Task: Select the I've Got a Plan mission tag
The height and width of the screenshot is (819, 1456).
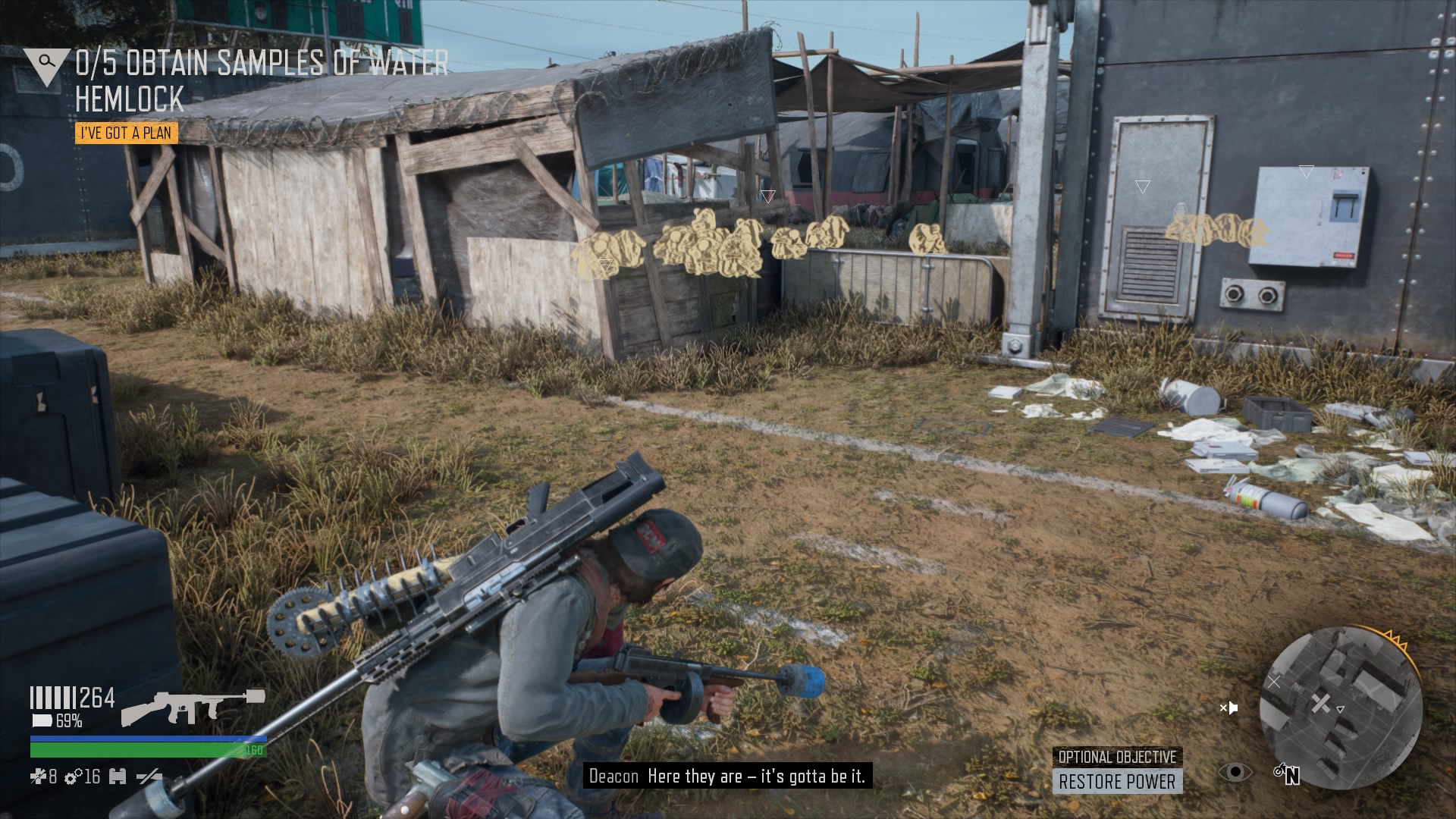Action: (x=127, y=133)
